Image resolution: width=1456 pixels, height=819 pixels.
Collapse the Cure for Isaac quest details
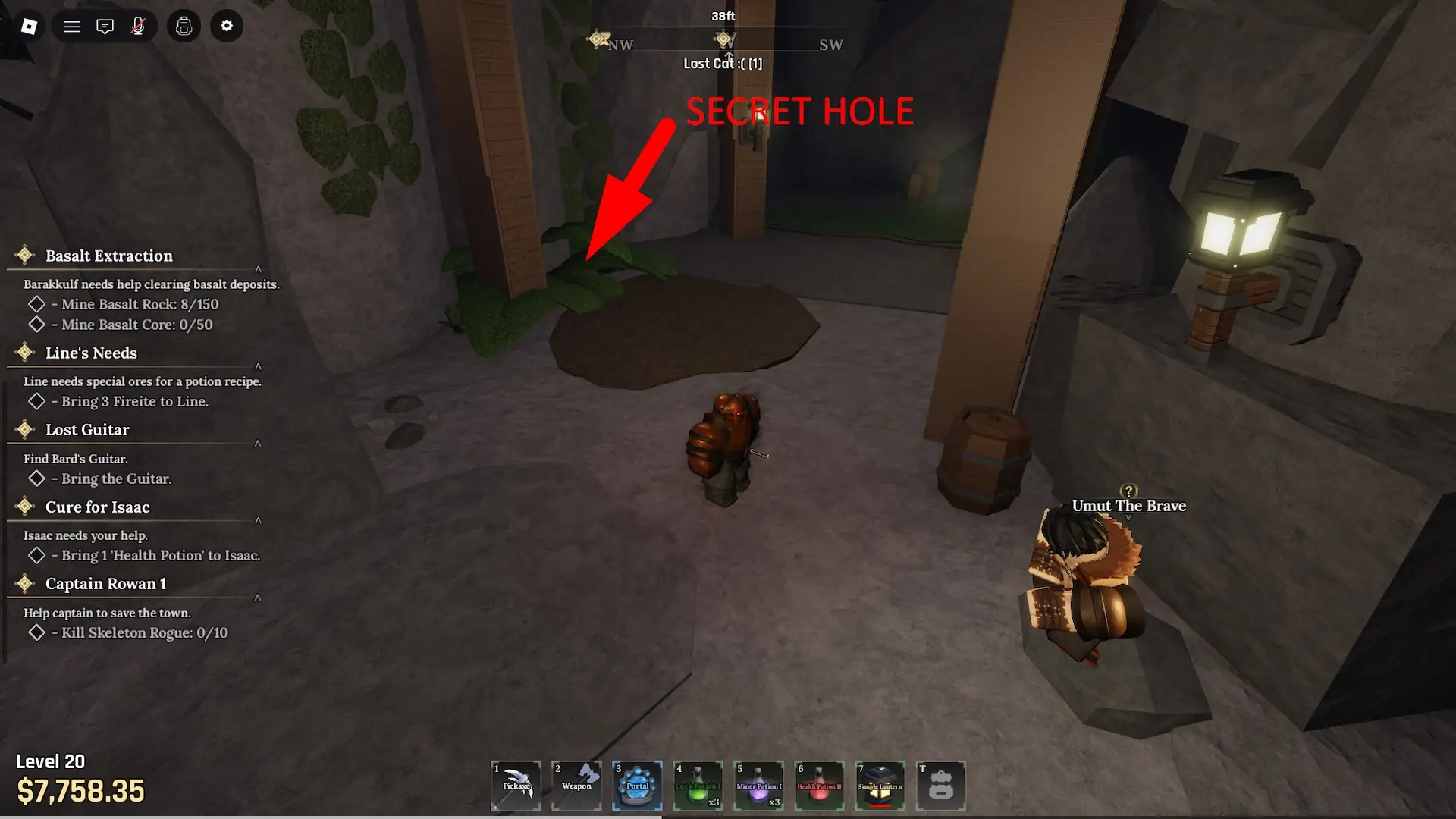pos(259,521)
